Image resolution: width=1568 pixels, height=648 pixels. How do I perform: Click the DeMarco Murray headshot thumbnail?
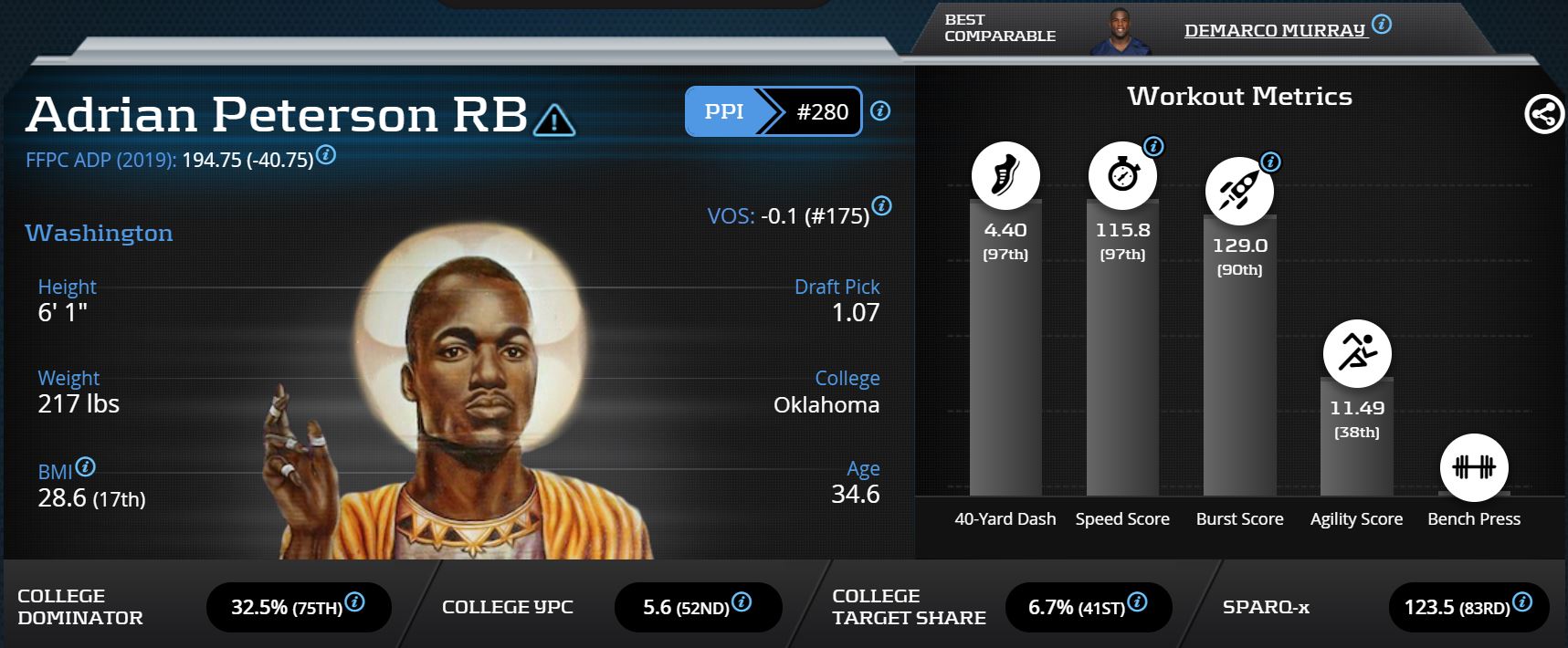[x=1118, y=32]
